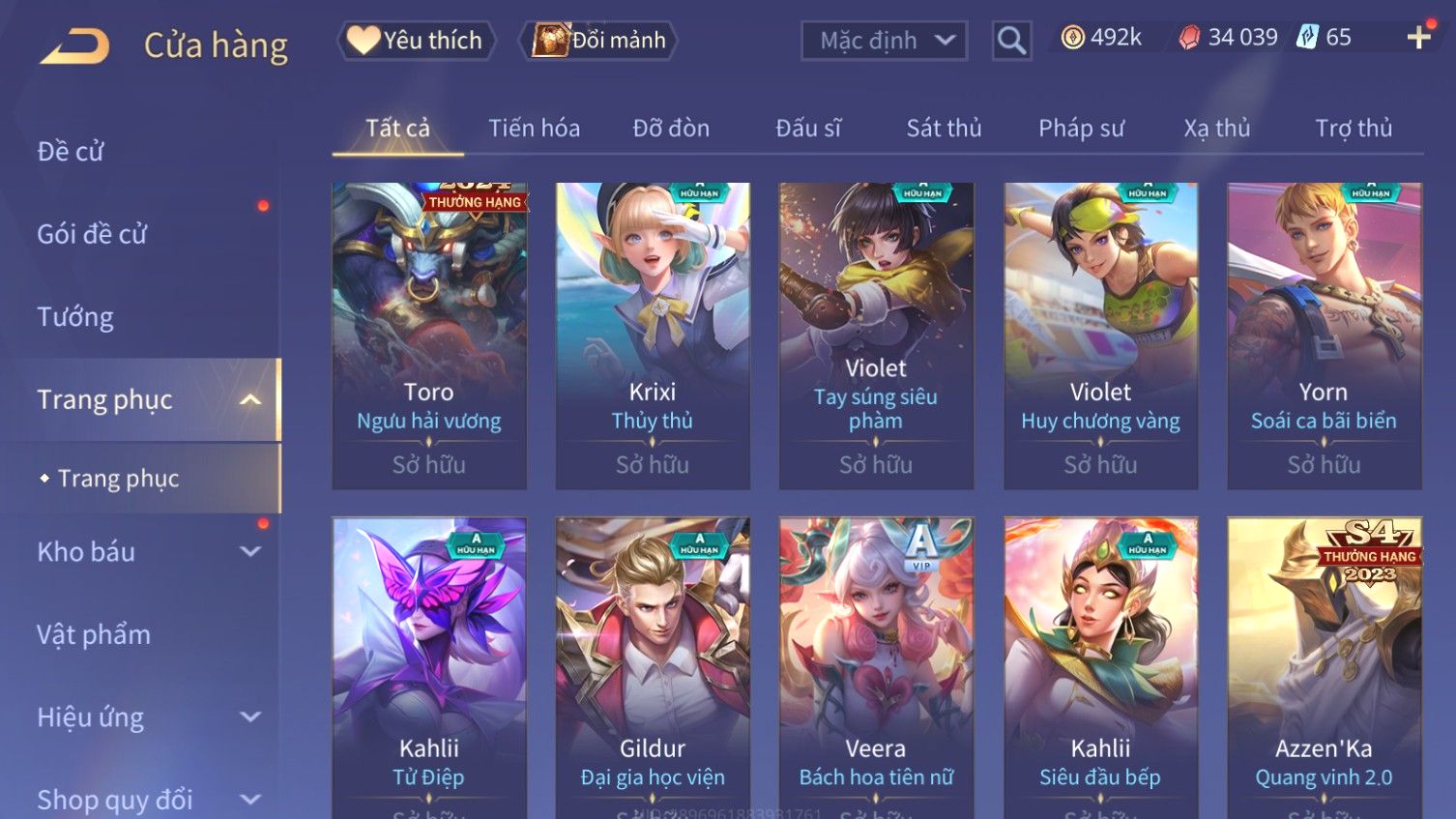Choose the Pháp sư tab
Screen dimensions: 1456x819
click(x=1081, y=129)
